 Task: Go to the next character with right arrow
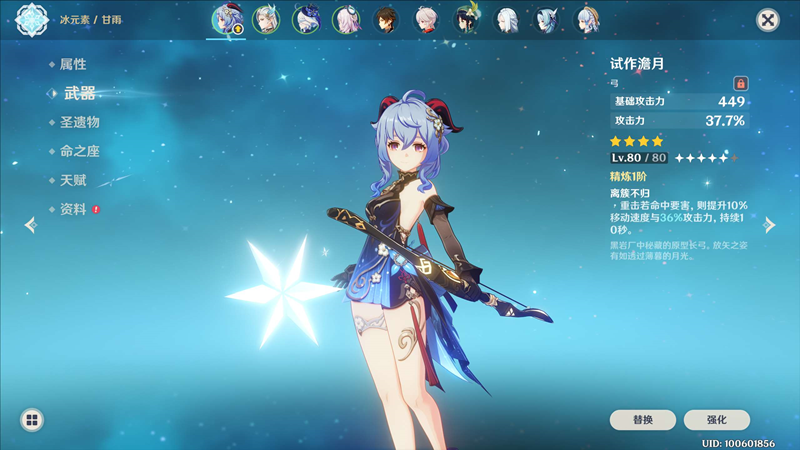point(769,225)
